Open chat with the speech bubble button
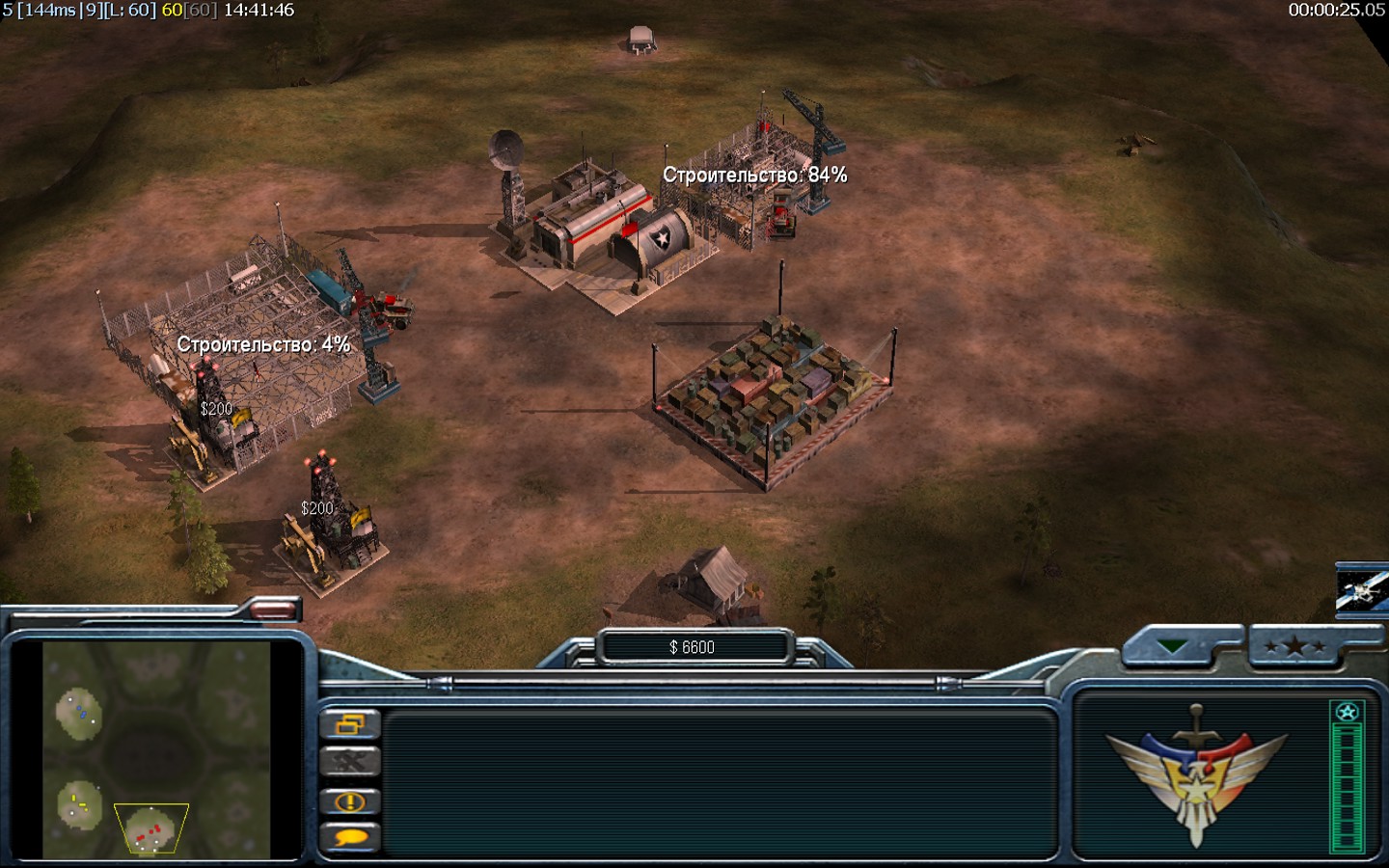 point(349,837)
